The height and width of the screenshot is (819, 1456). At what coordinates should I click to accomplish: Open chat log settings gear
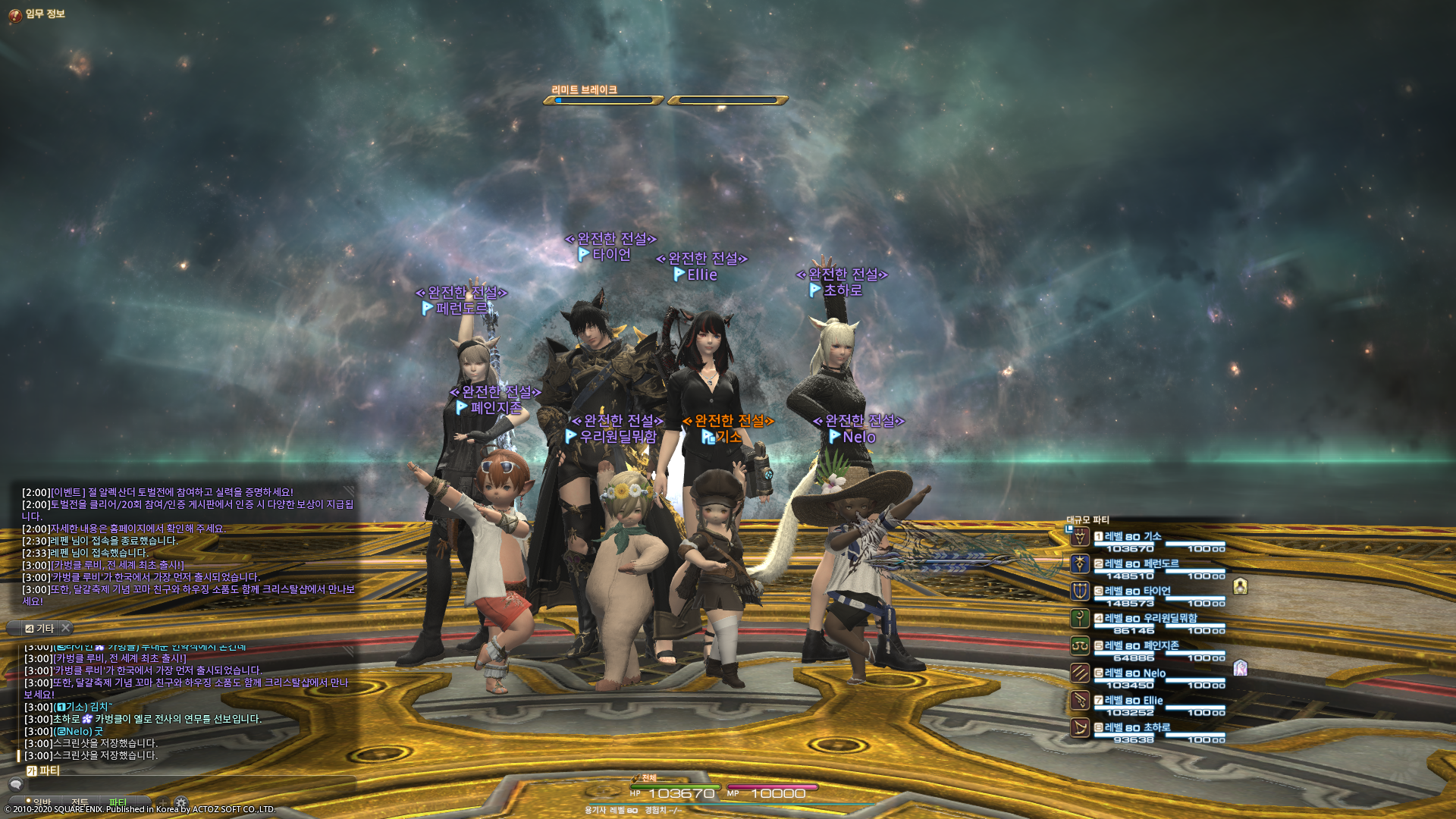click(181, 802)
